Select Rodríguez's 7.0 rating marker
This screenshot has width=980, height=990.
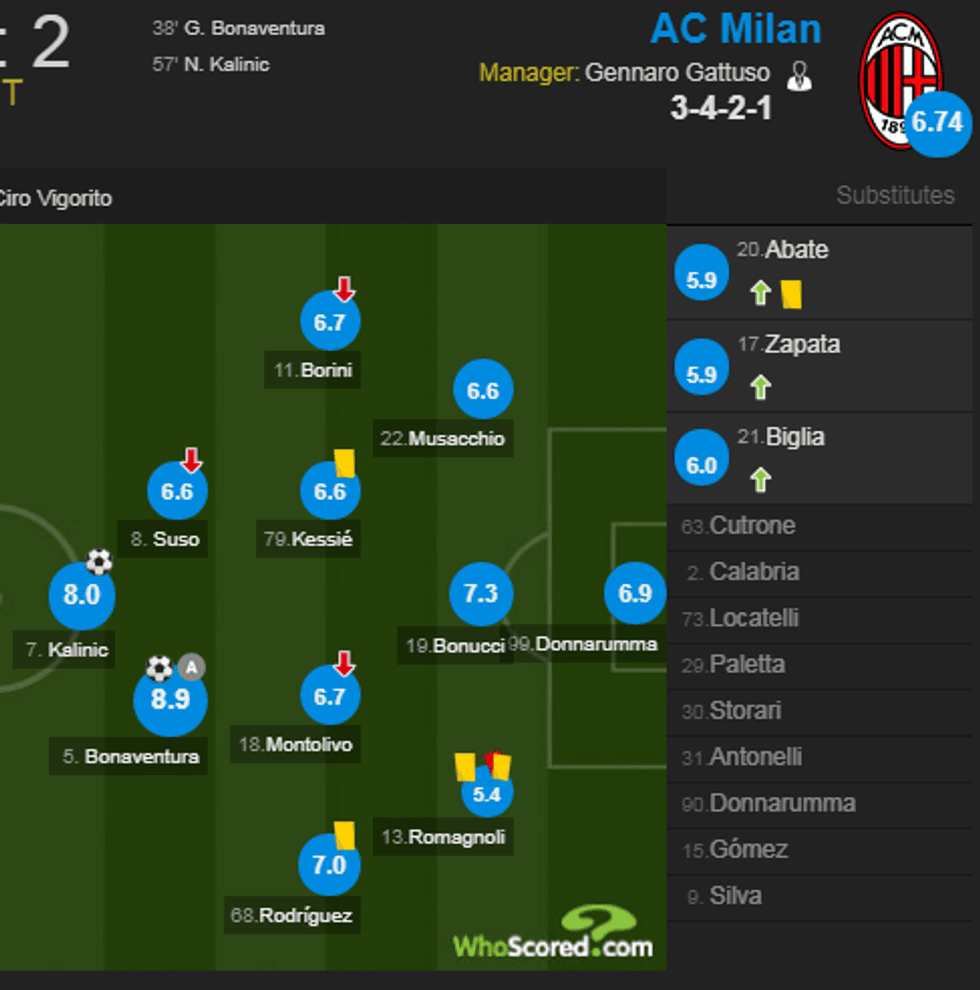coord(329,864)
